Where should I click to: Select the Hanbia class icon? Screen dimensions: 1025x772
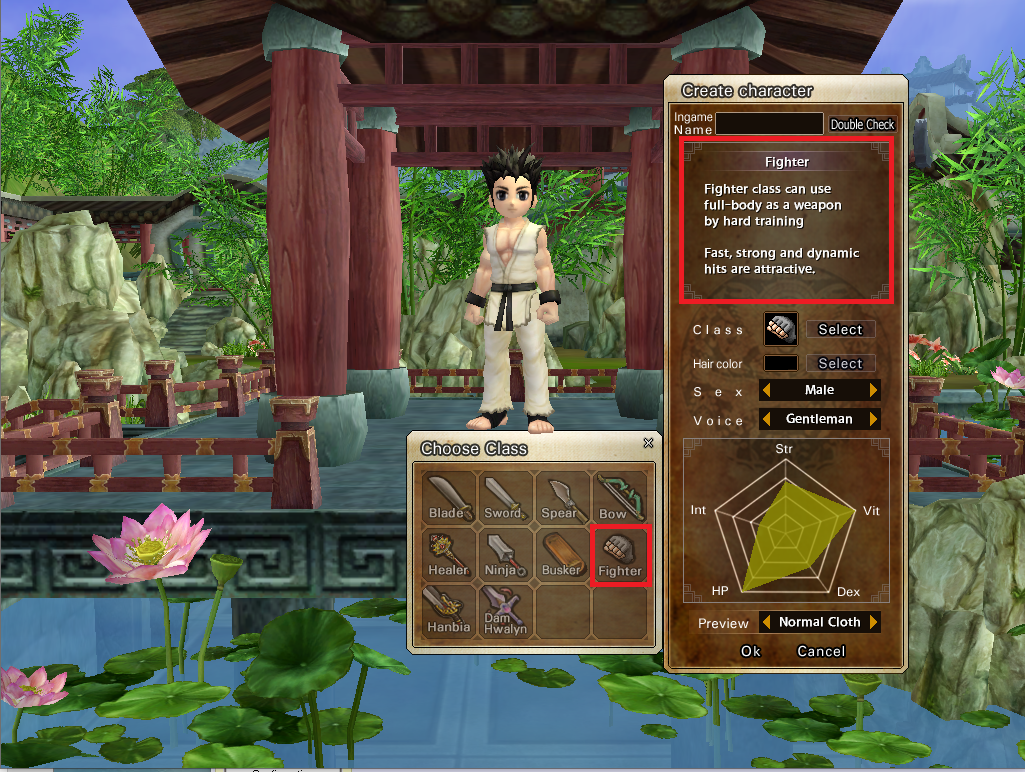click(x=447, y=611)
